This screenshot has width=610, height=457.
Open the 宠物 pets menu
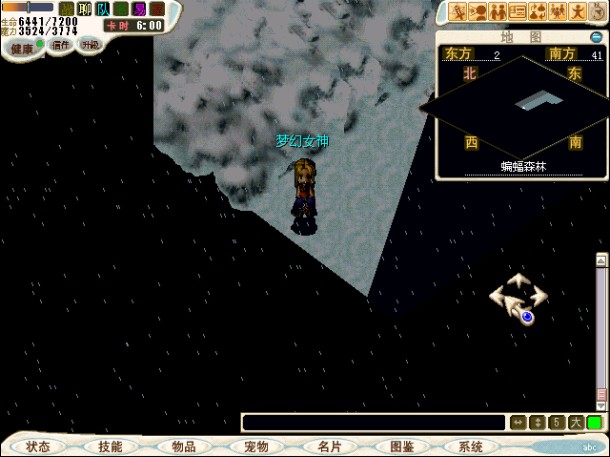click(256, 447)
